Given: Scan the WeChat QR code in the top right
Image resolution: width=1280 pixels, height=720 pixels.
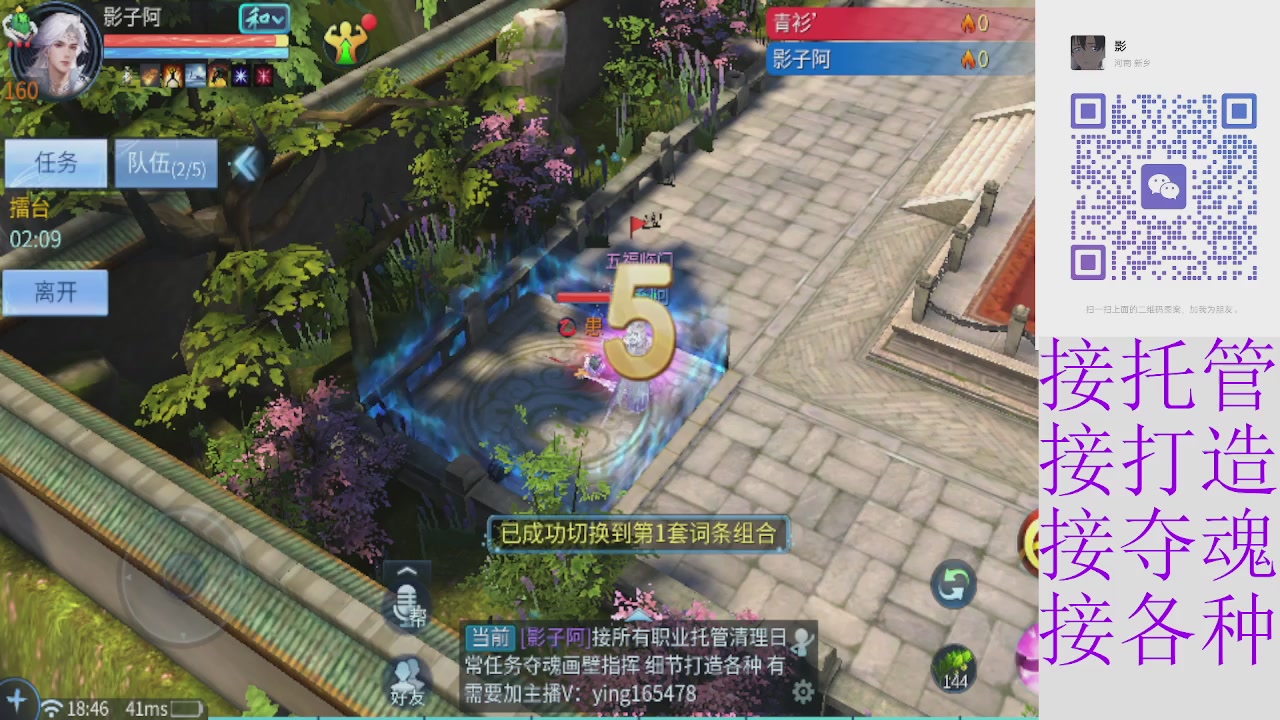Looking at the screenshot, I should pos(1163,186).
